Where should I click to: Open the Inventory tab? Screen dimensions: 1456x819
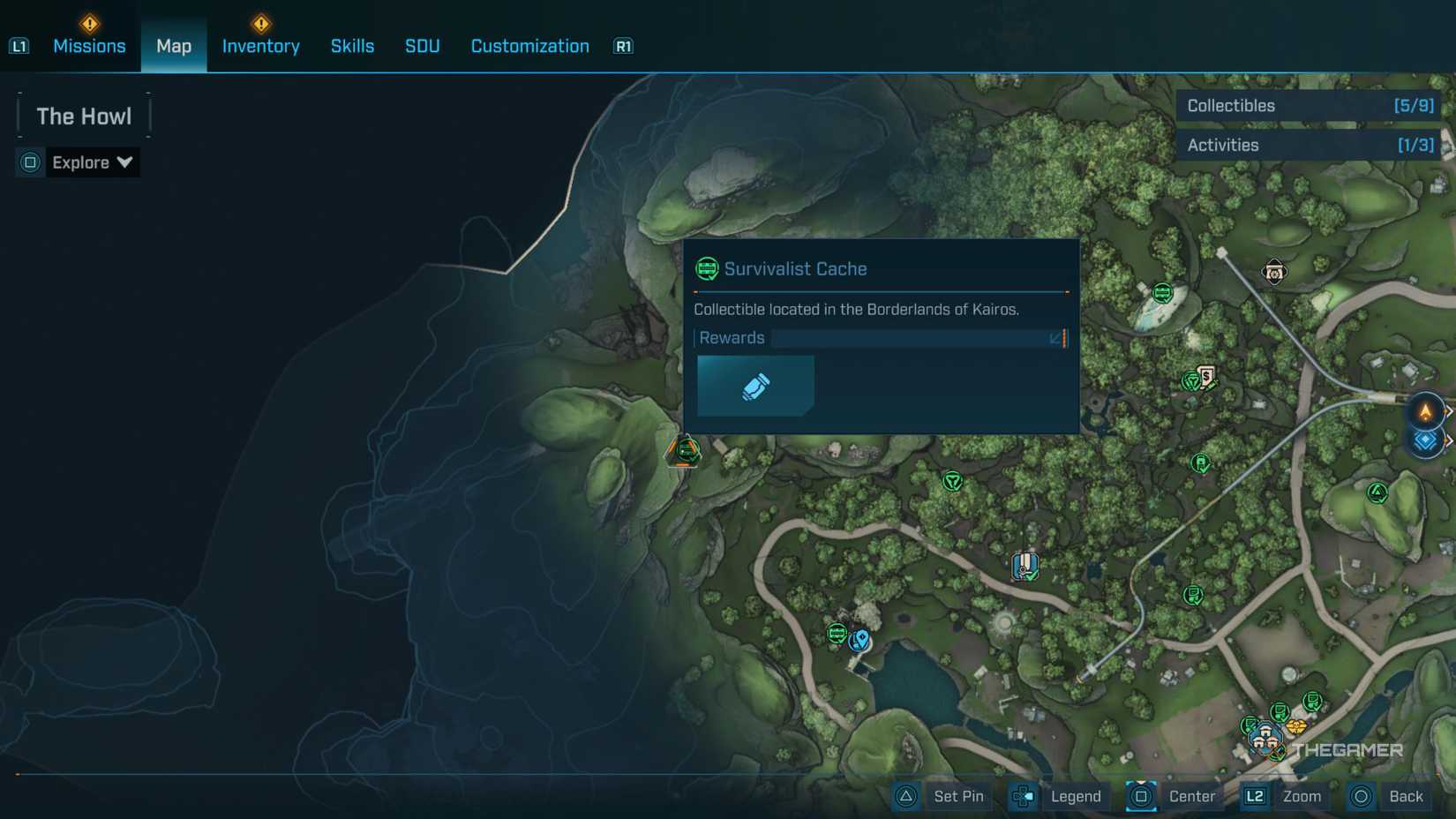tap(260, 46)
